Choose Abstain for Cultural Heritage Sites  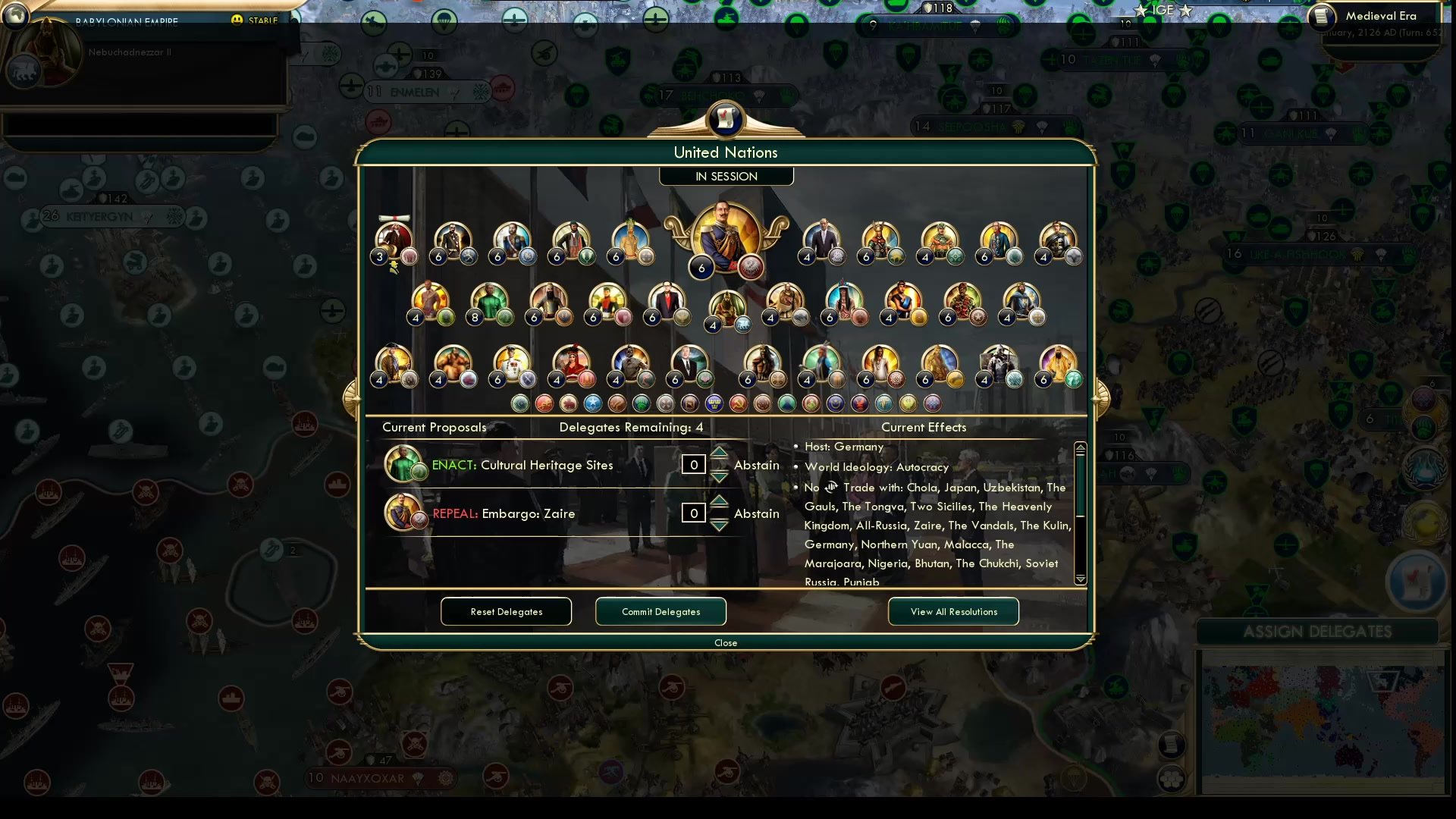(x=756, y=465)
